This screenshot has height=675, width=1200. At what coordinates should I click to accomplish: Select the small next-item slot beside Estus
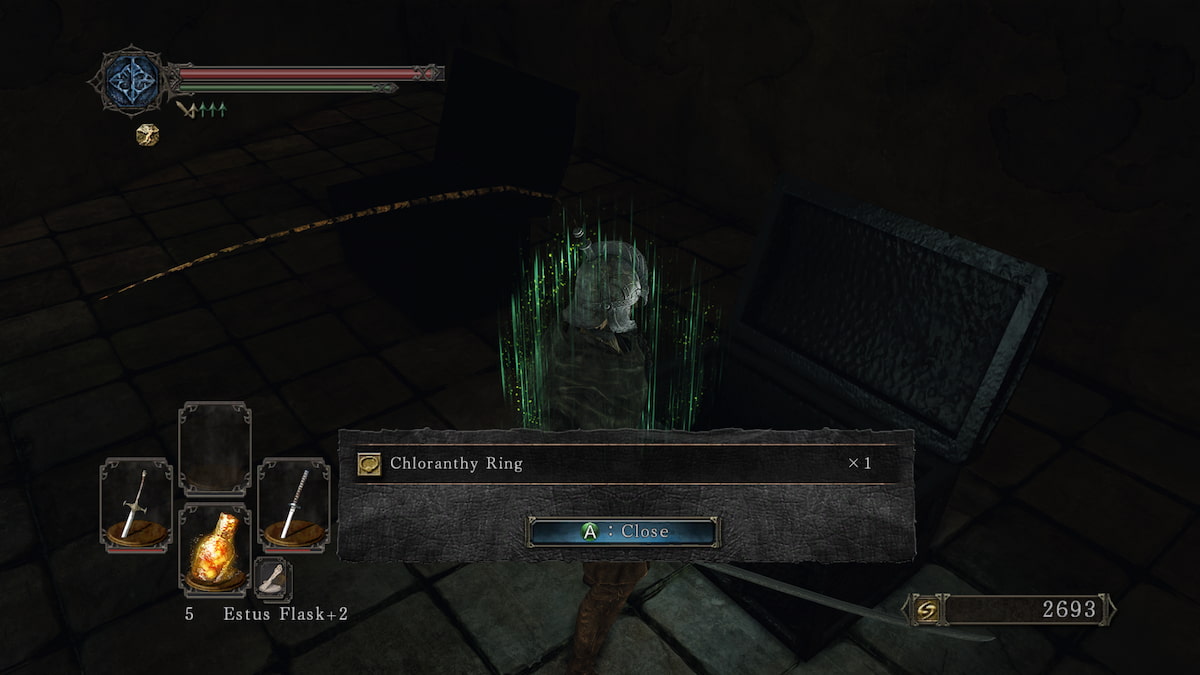coord(271,579)
